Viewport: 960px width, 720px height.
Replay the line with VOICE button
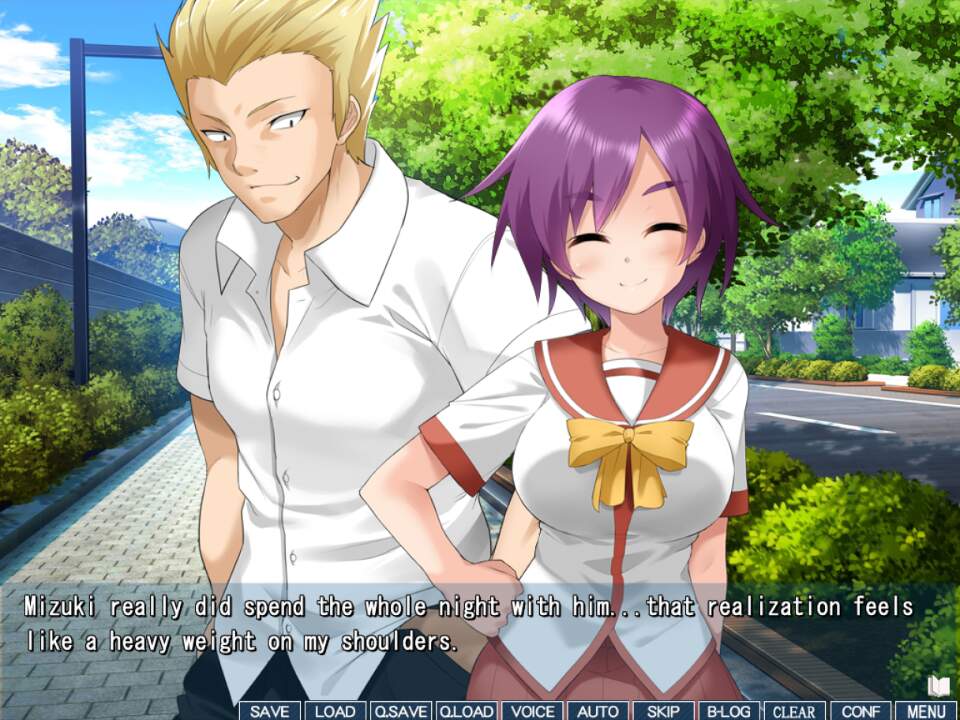pyautogui.click(x=532, y=711)
